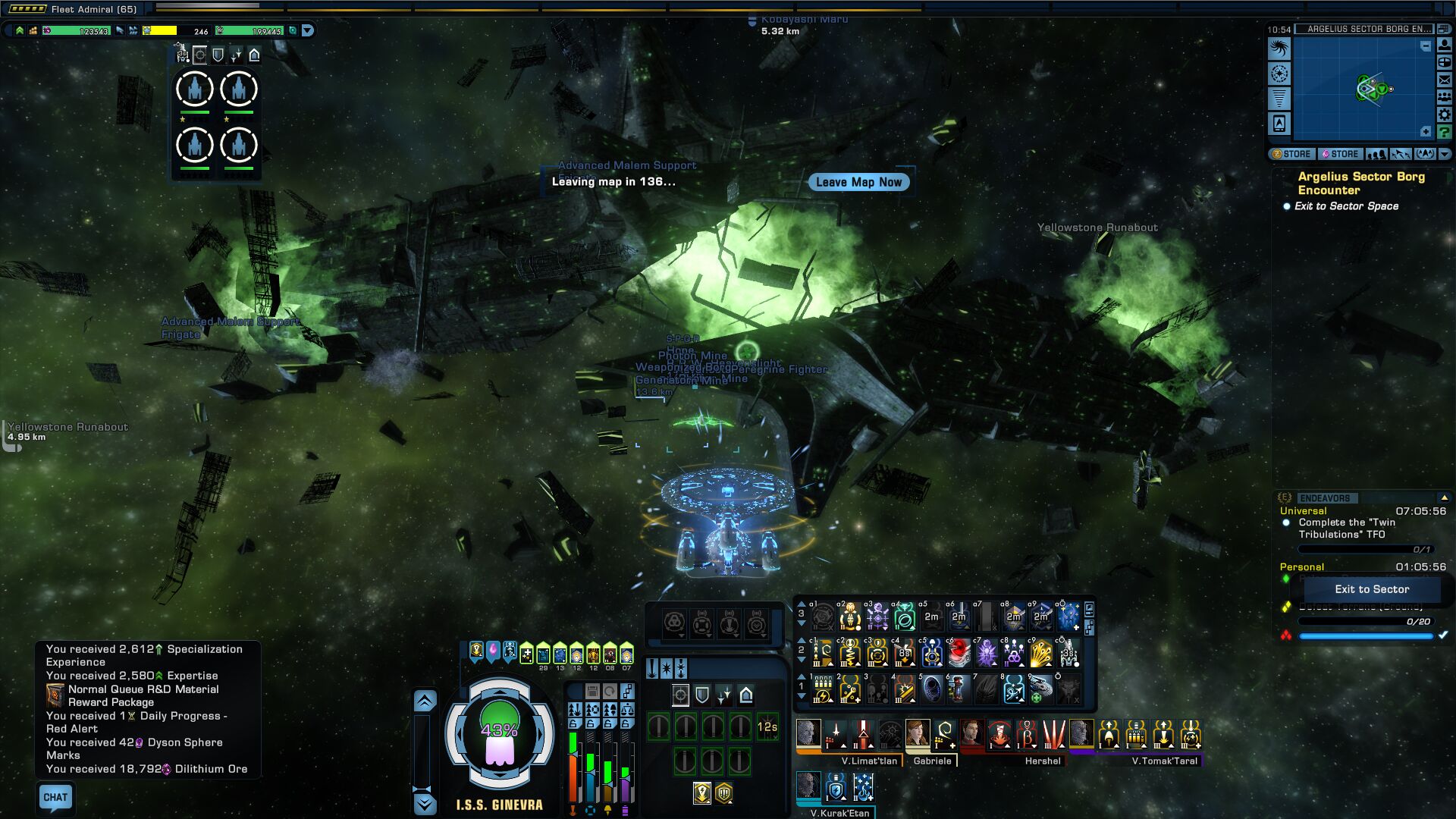Open the Dilithium STORE
1456x819 pixels.
tap(1340, 154)
